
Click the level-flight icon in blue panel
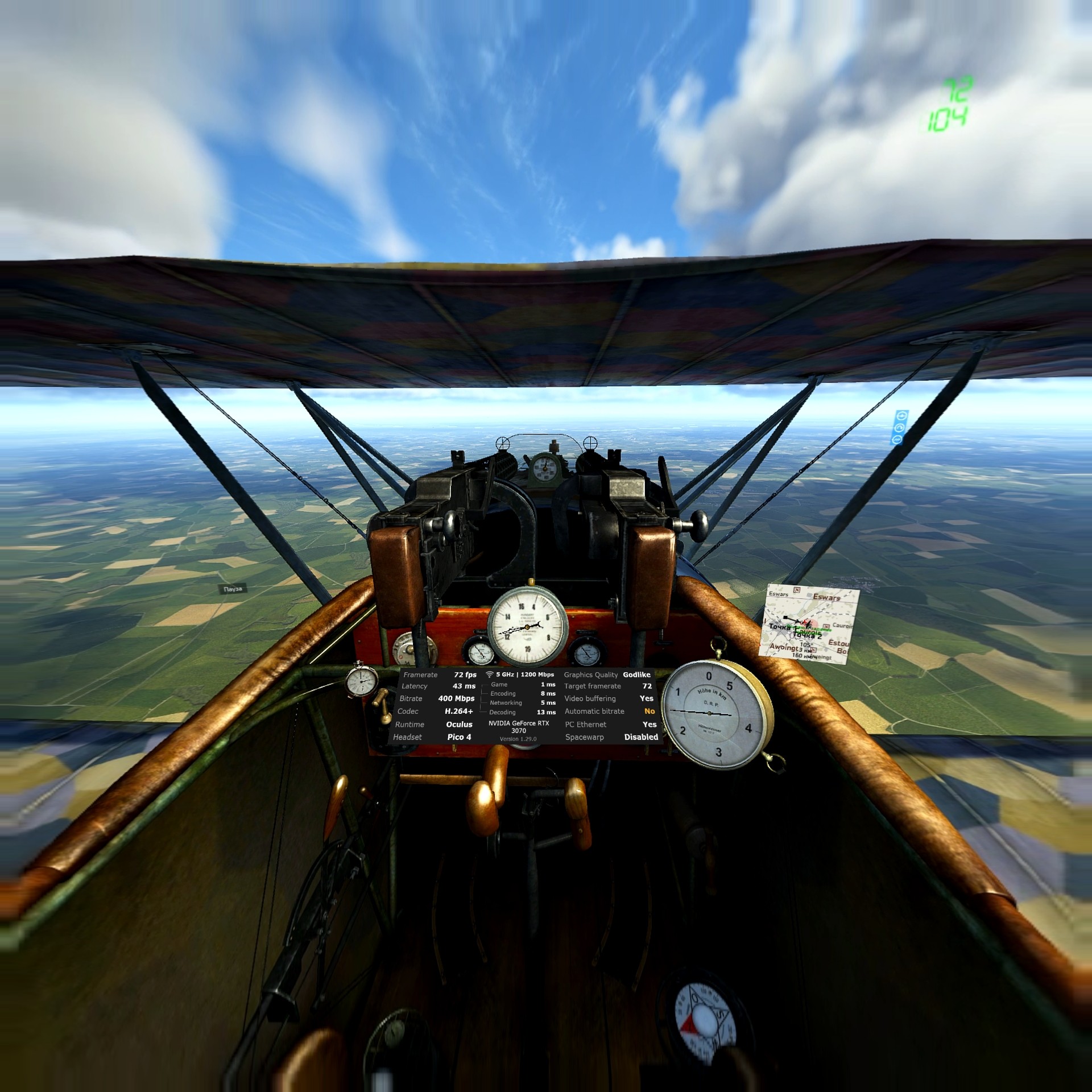(902, 416)
